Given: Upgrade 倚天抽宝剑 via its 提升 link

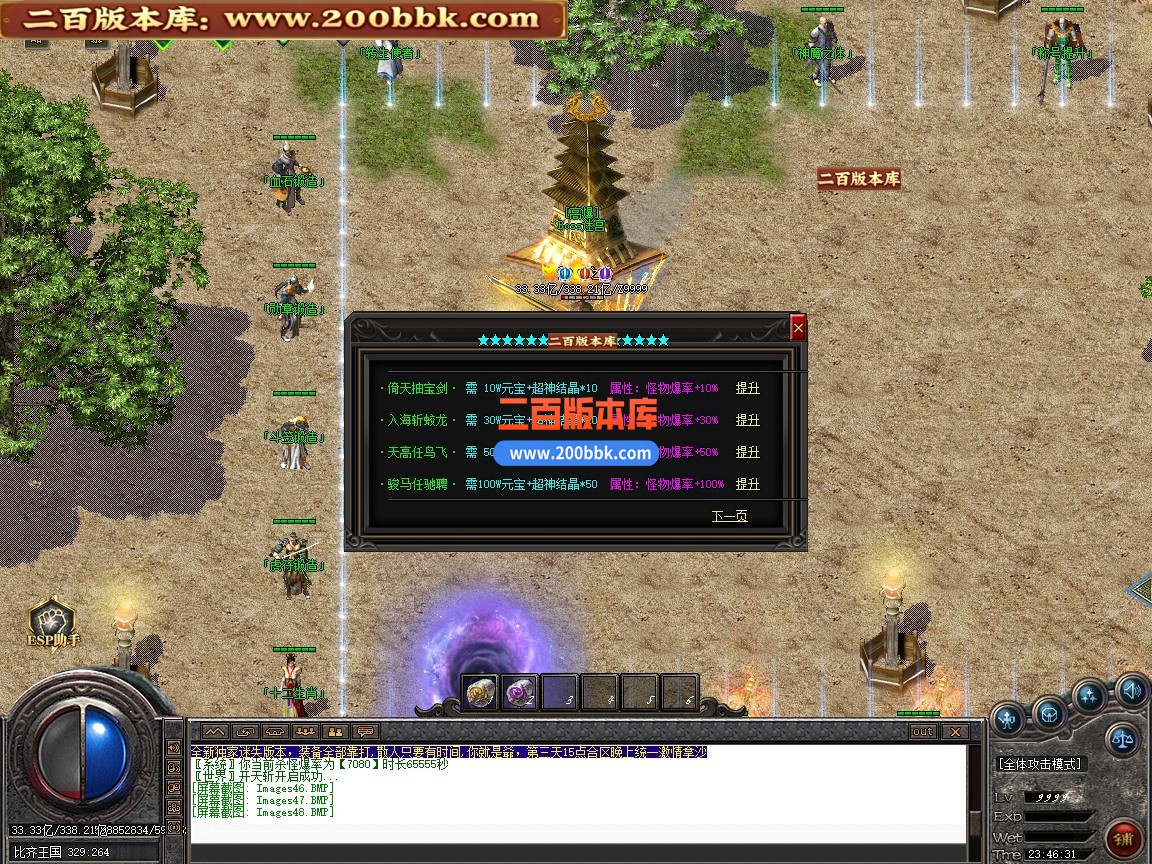Looking at the screenshot, I should point(747,388).
